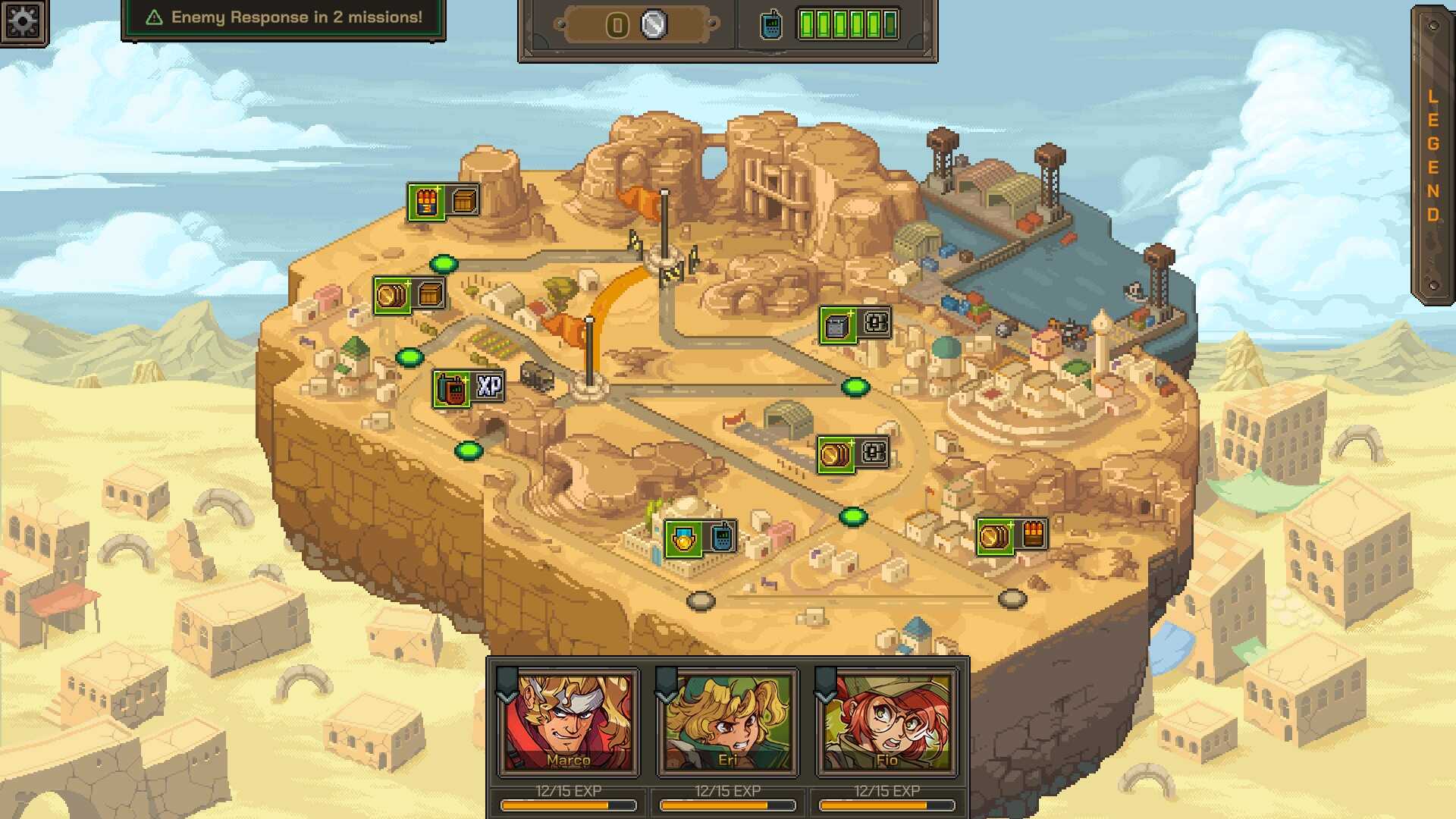1456x819 pixels.
Task: Pick the mission with coins and crate rewards
Action: pos(409,295)
